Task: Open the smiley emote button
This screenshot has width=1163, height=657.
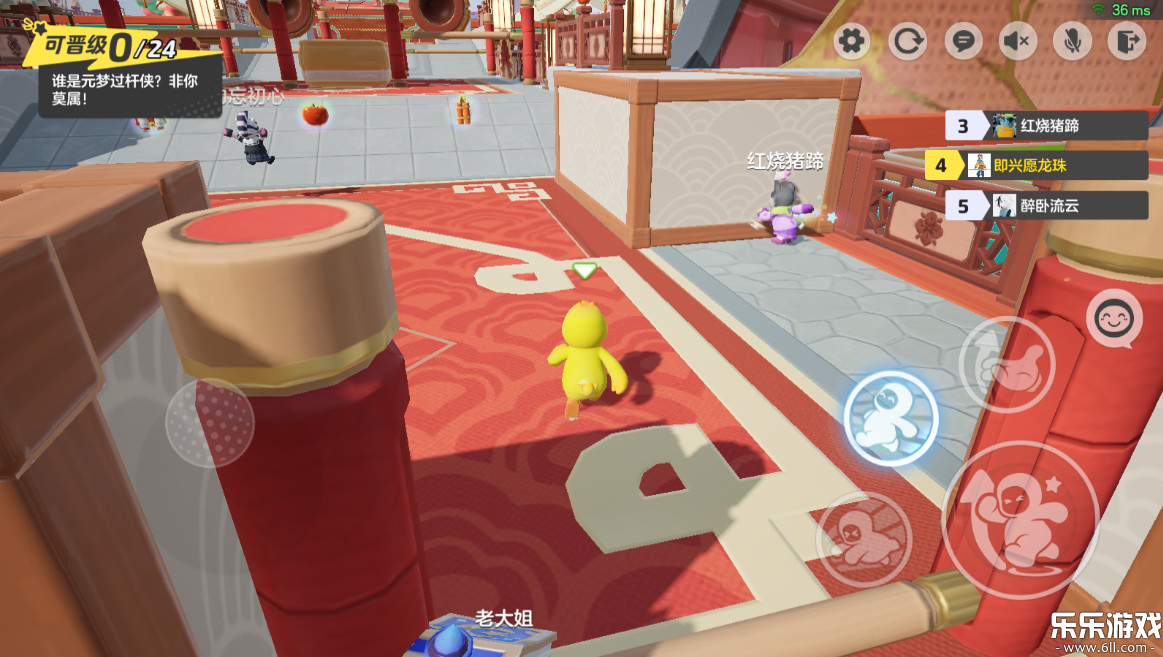Action: pos(1114,319)
